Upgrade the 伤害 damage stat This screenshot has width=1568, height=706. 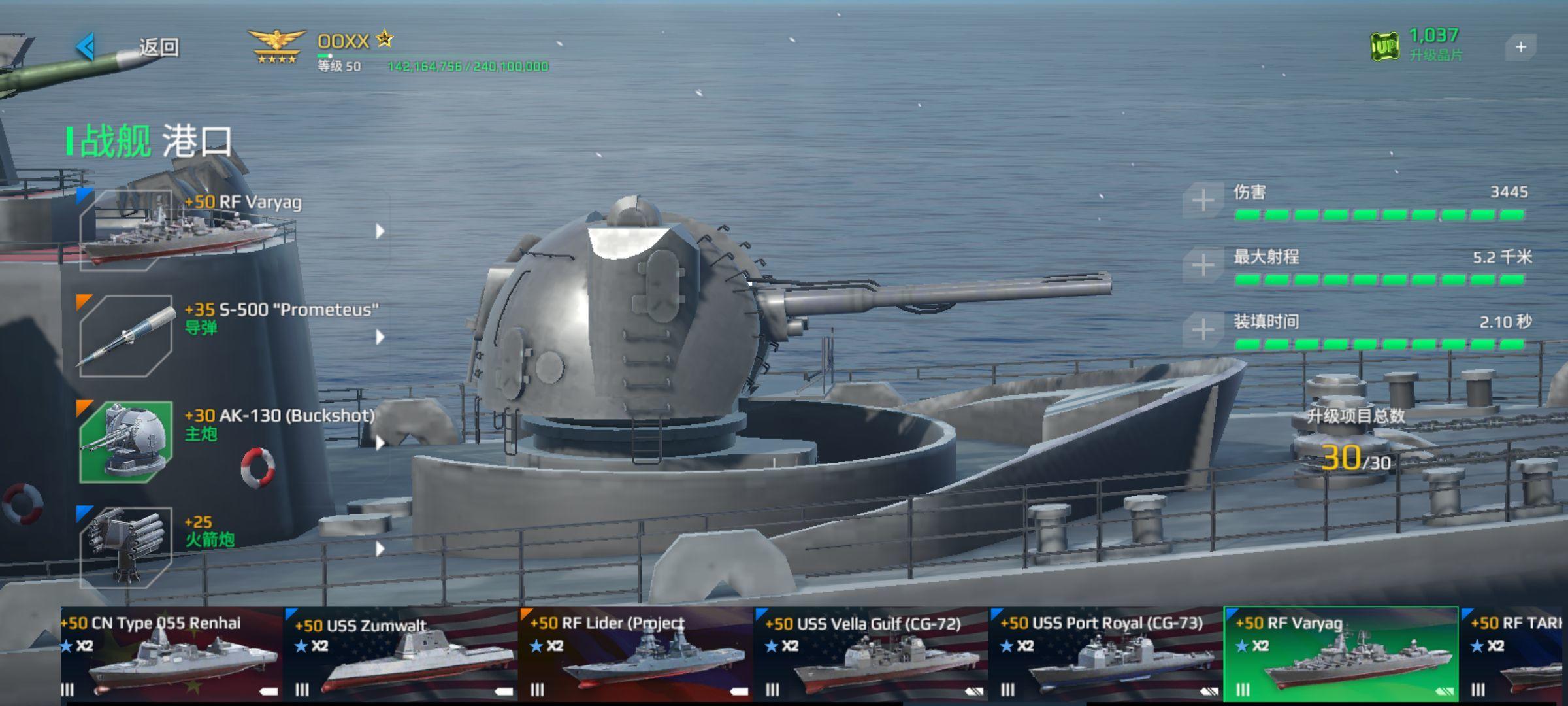coord(1203,201)
